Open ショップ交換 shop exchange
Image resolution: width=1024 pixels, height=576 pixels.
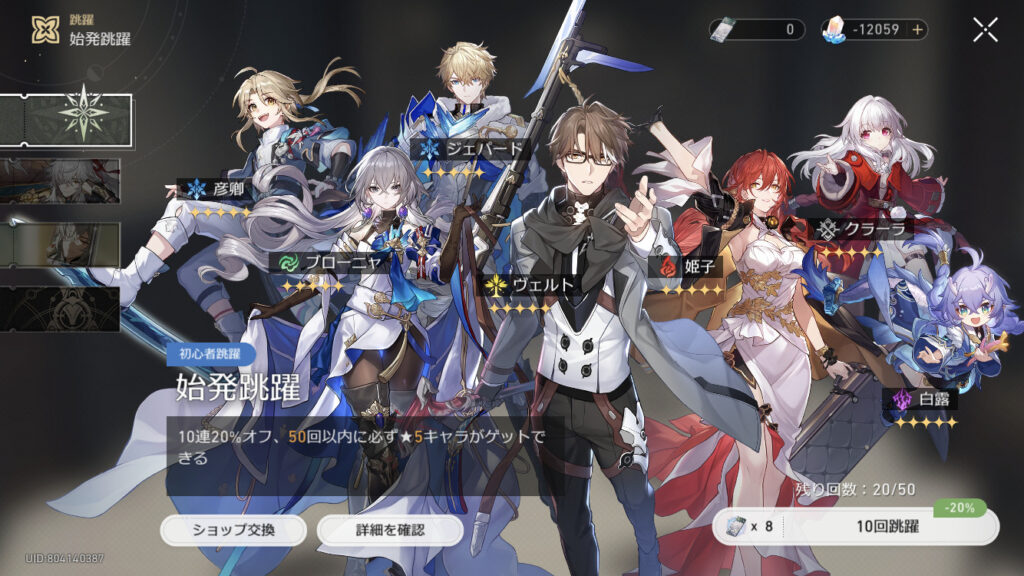click(x=233, y=530)
